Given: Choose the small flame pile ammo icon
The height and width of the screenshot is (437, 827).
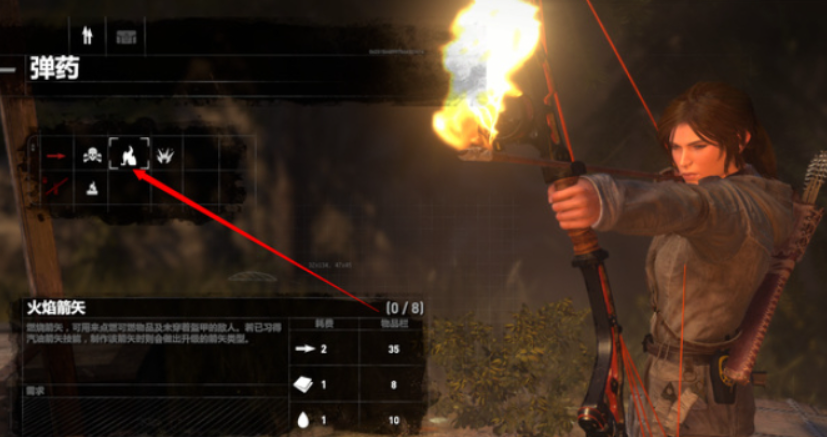Looking at the screenshot, I should [x=92, y=186].
